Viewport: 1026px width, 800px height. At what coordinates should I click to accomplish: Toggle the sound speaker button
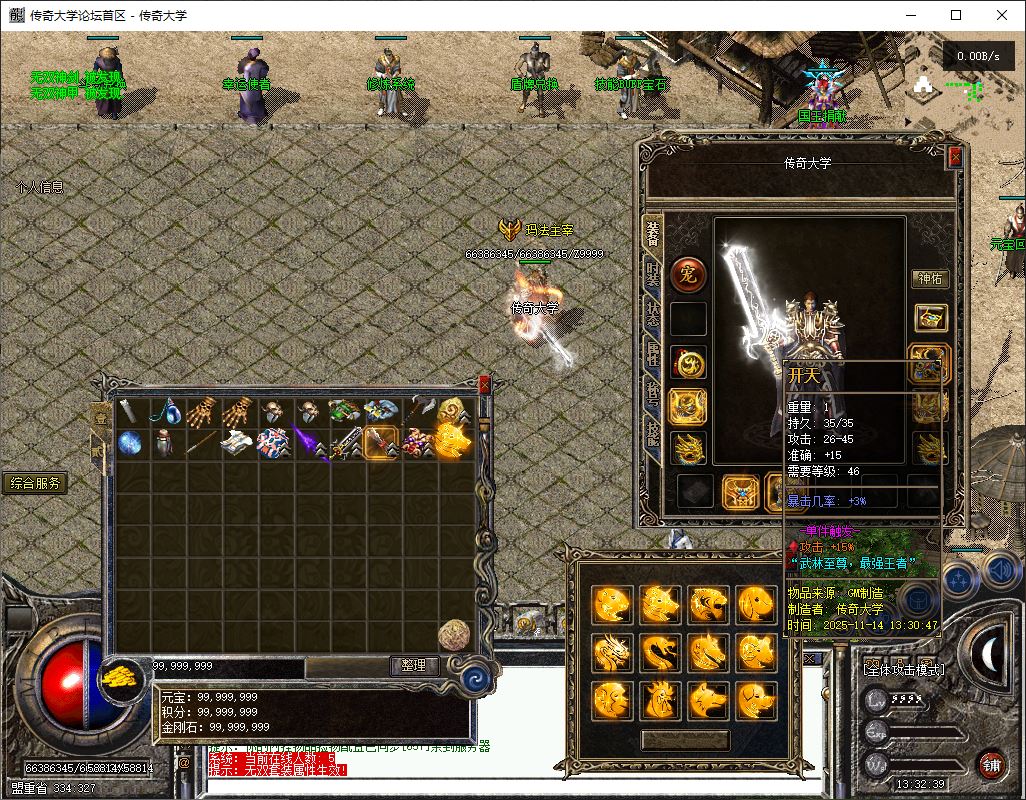point(998,571)
